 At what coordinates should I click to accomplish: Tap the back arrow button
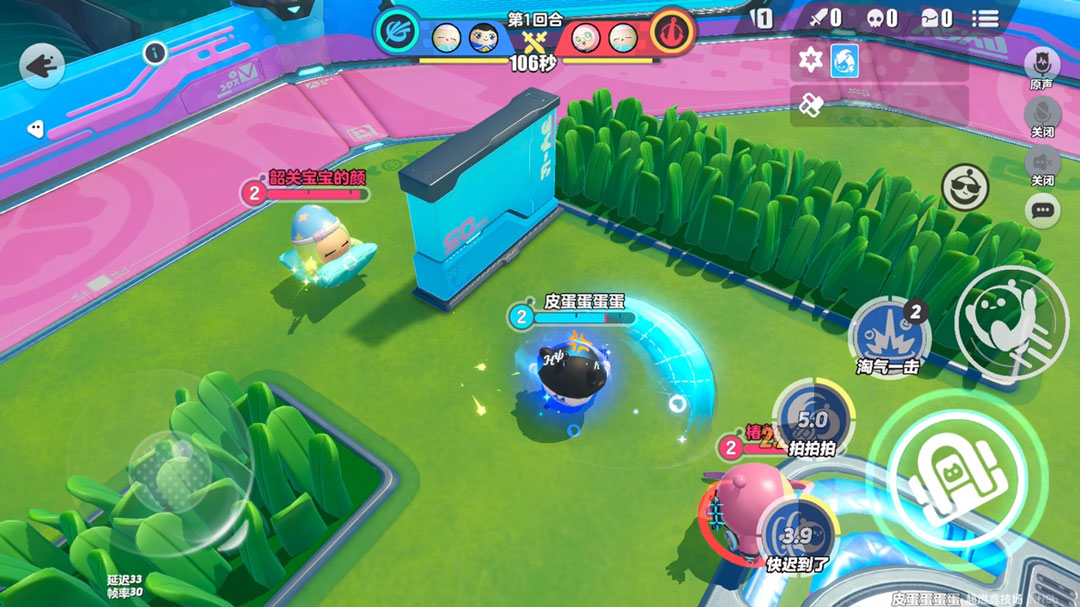click(42, 67)
